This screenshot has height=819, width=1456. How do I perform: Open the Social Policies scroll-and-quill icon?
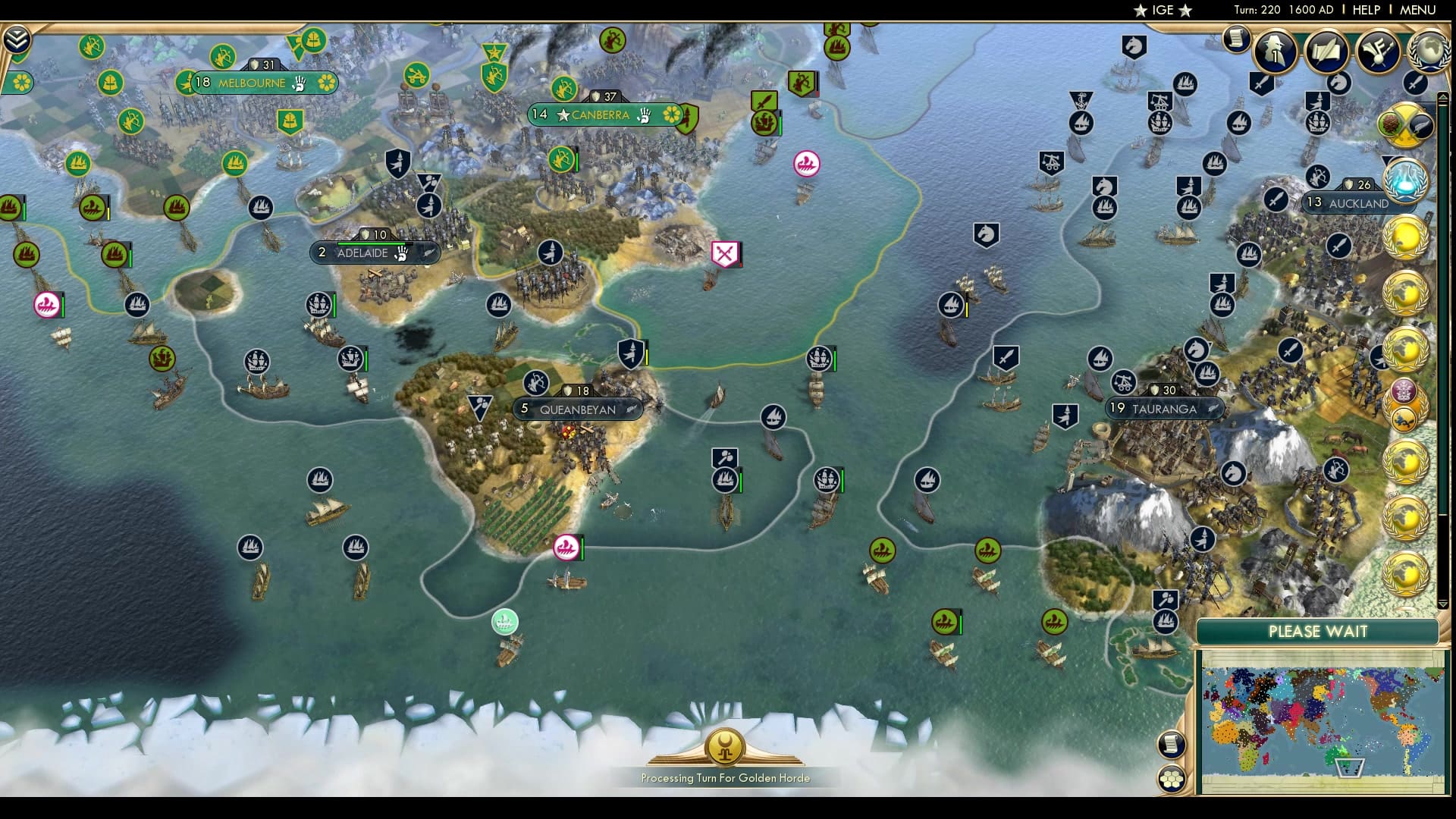pos(1326,51)
